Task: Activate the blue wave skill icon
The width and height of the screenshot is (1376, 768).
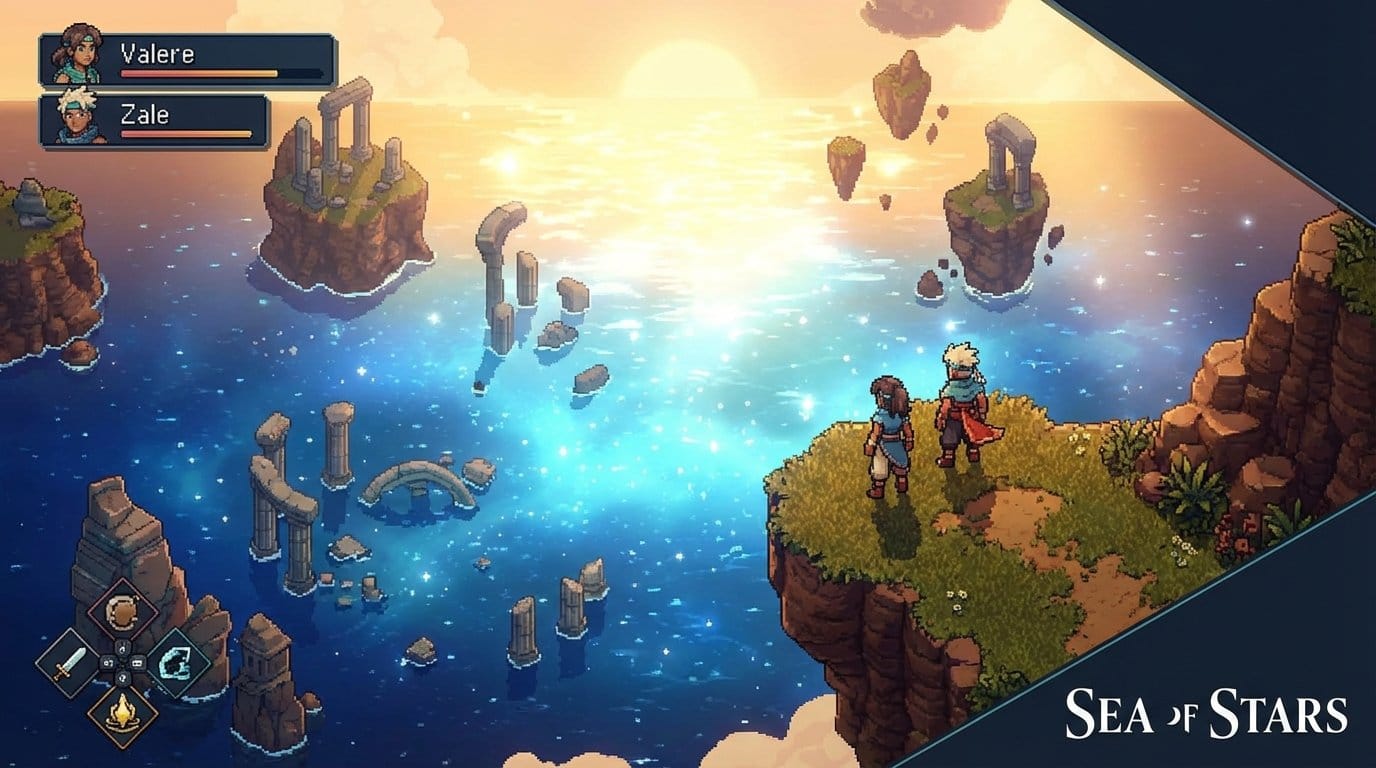Action: pos(178,663)
